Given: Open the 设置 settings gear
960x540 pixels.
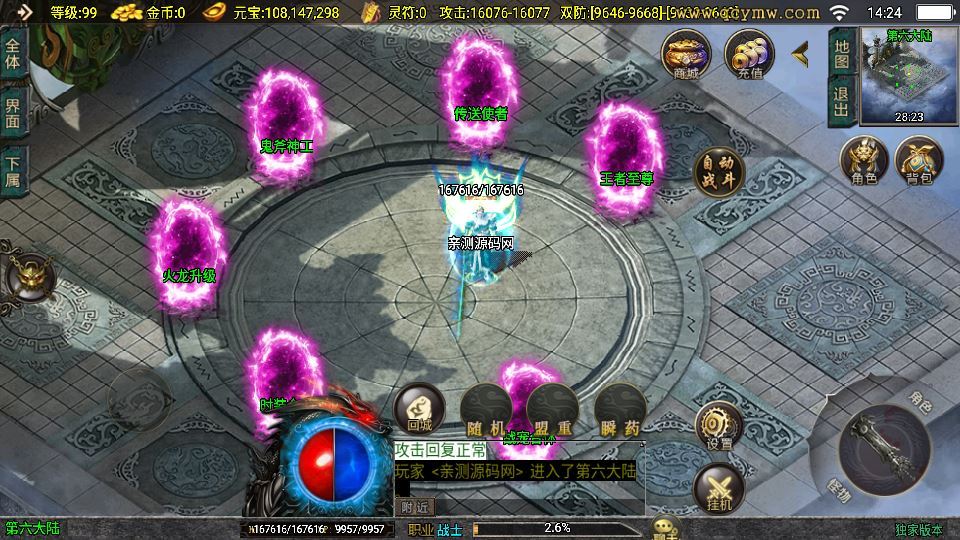Looking at the screenshot, I should point(718,426).
